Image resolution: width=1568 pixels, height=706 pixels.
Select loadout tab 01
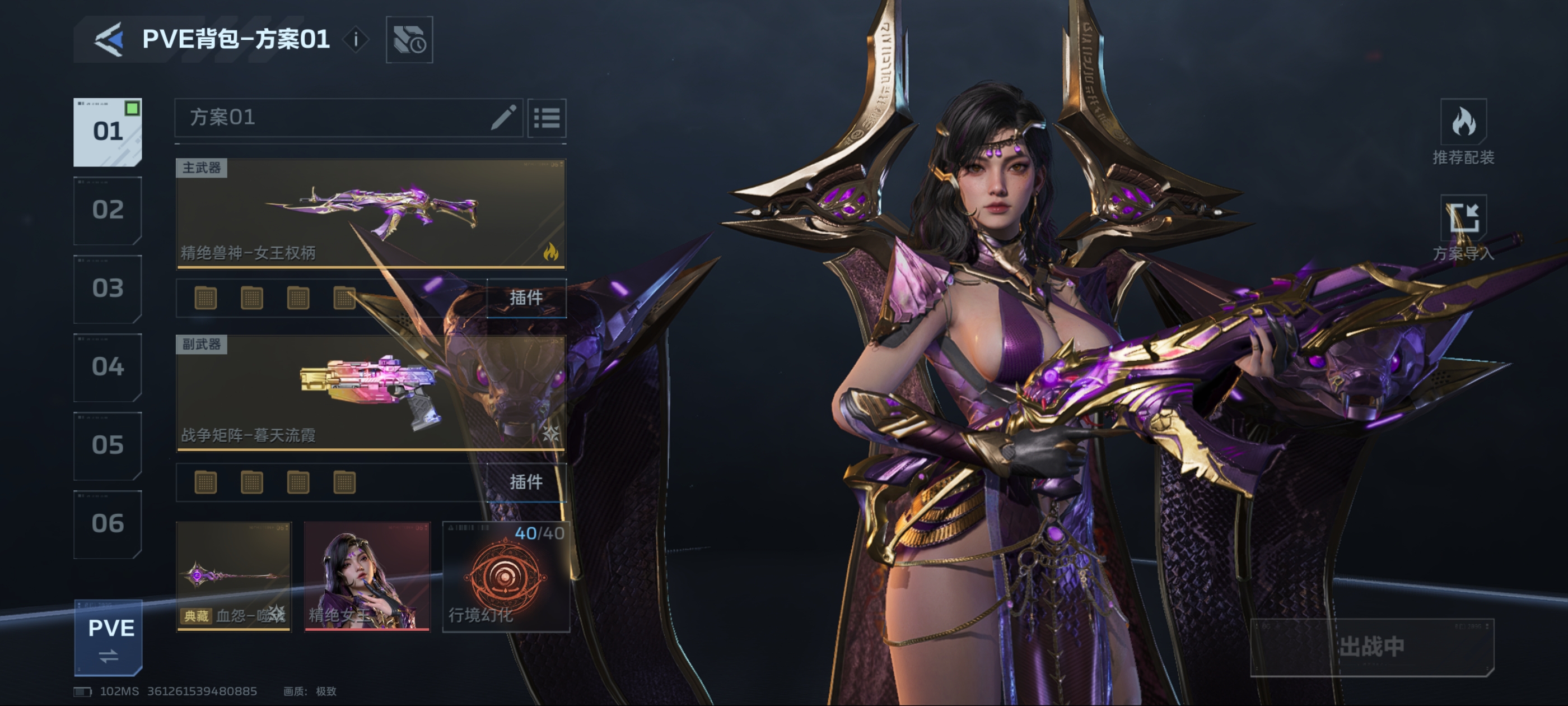(x=108, y=132)
